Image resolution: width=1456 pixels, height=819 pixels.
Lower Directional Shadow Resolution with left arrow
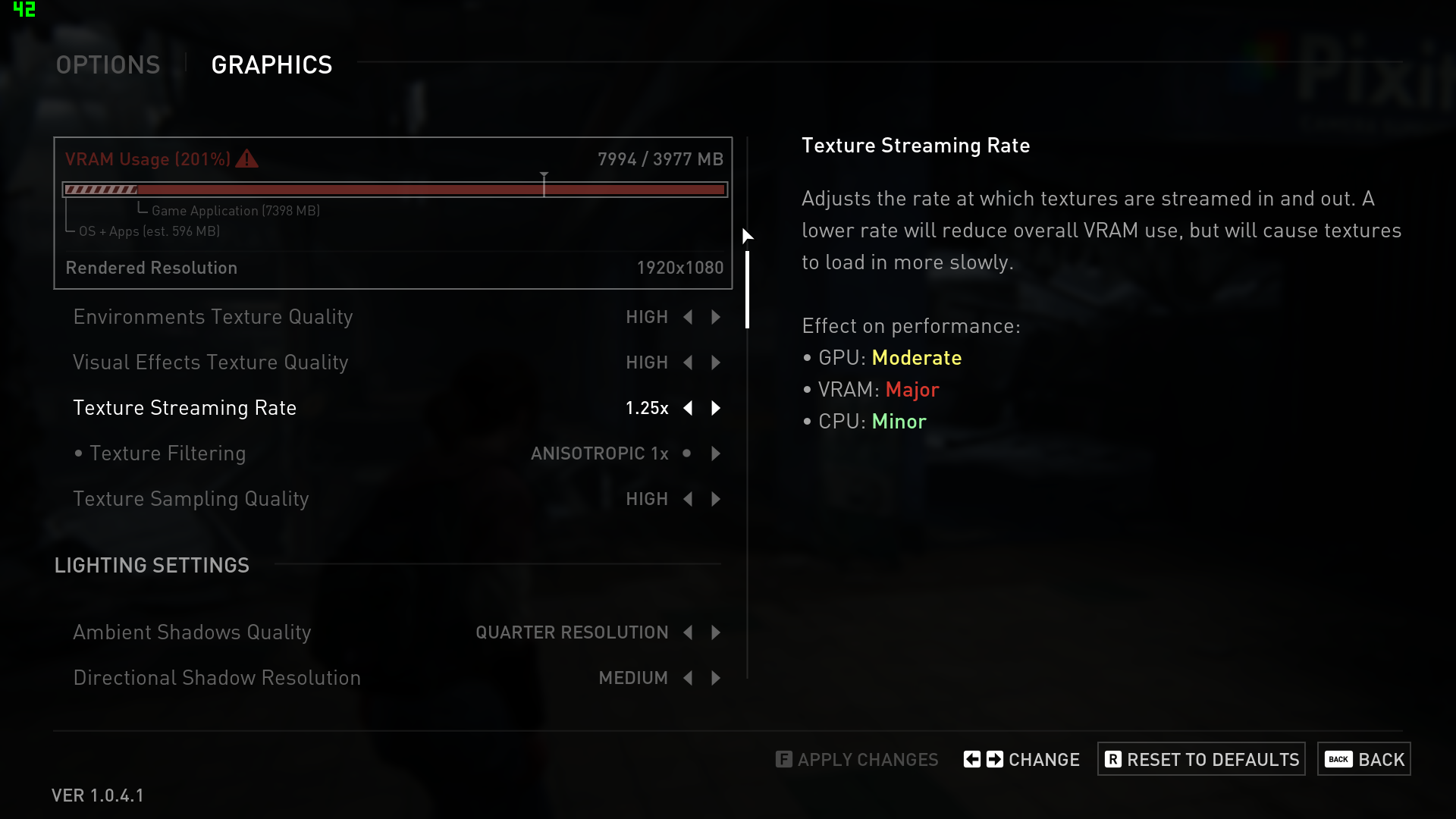688,678
